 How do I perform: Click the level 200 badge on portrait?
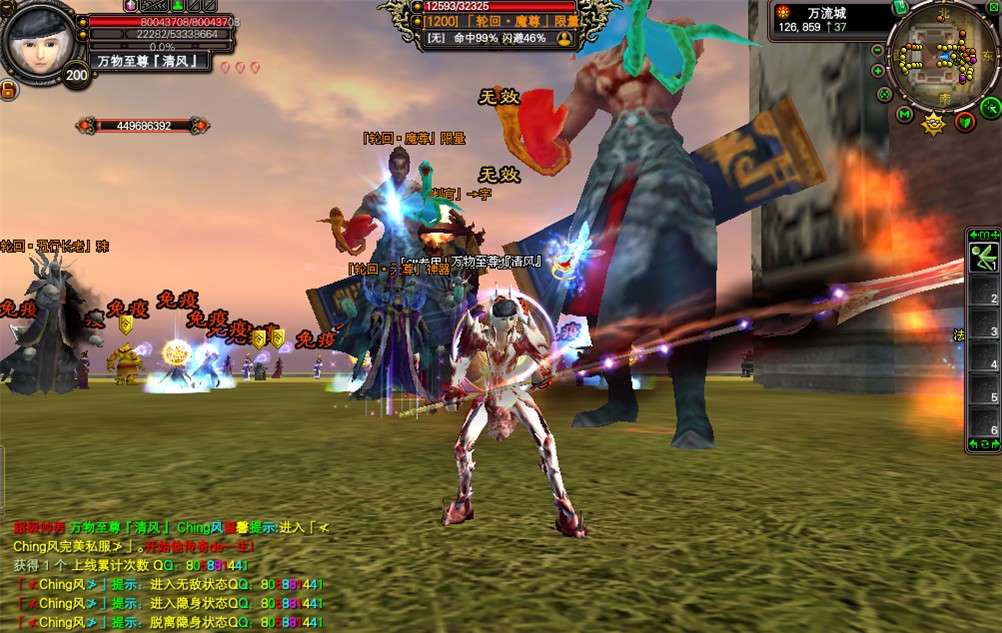click(76, 75)
